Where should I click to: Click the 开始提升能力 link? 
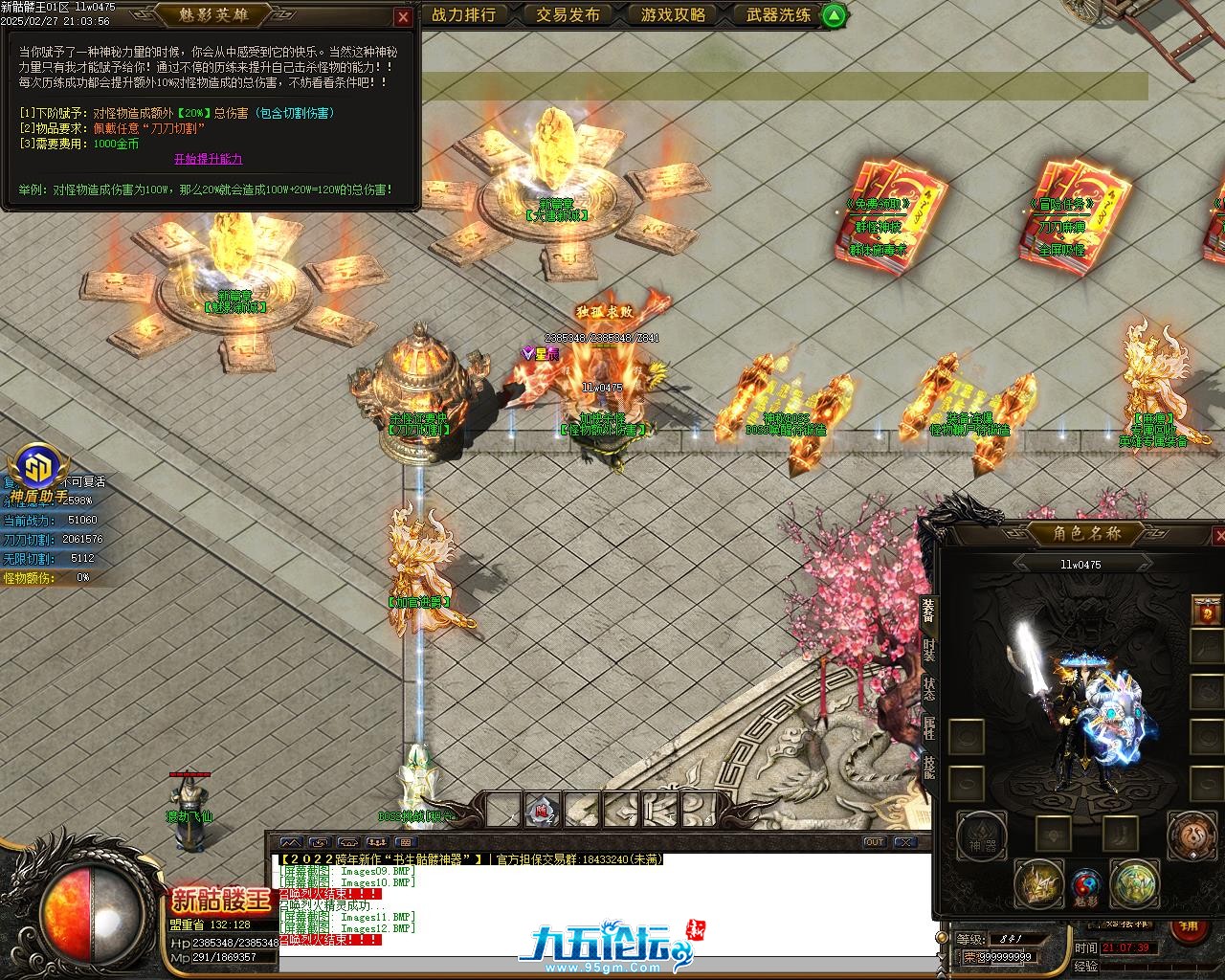click(208, 159)
